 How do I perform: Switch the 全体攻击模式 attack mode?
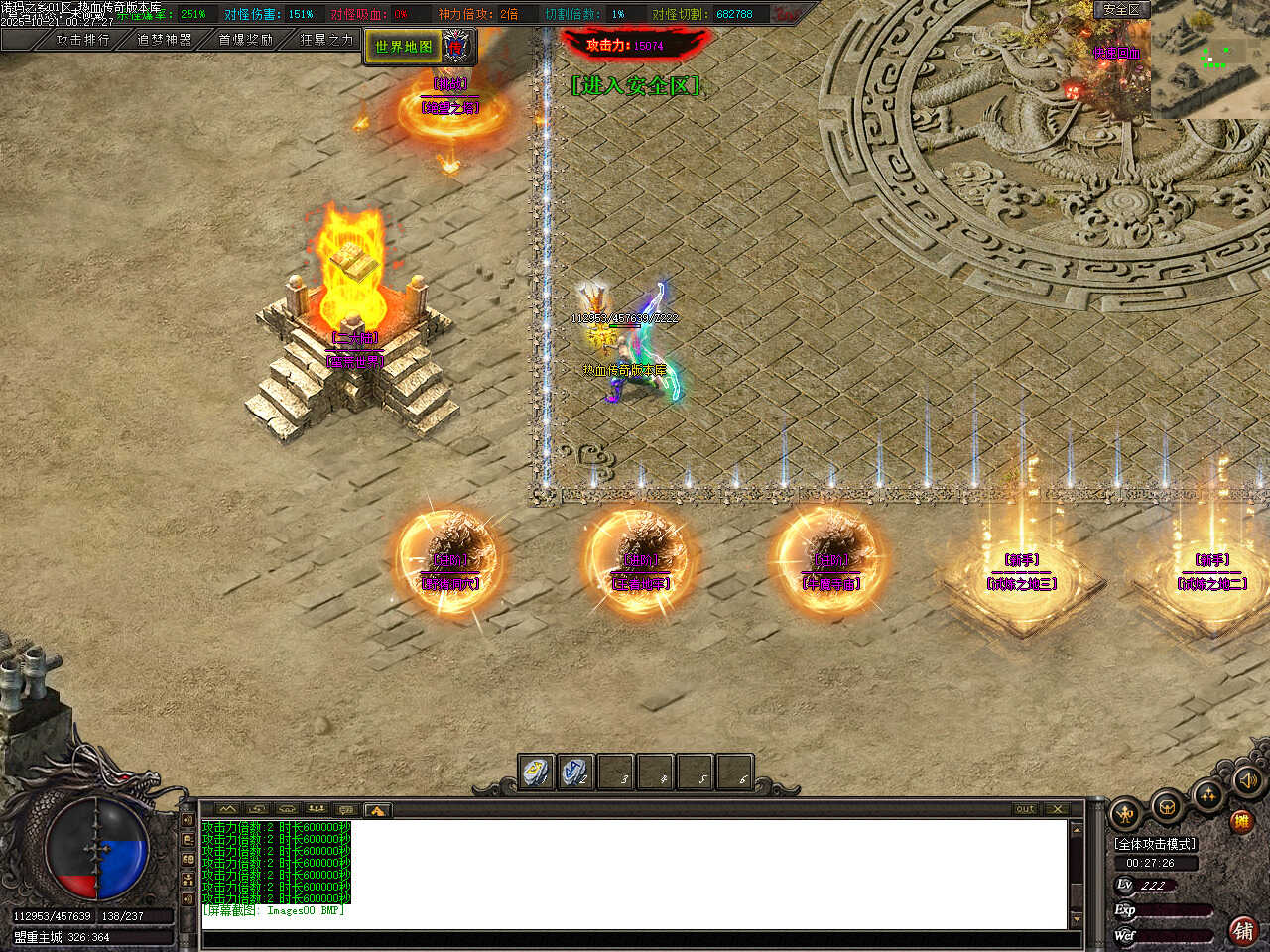pyautogui.click(x=1156, y=844)
